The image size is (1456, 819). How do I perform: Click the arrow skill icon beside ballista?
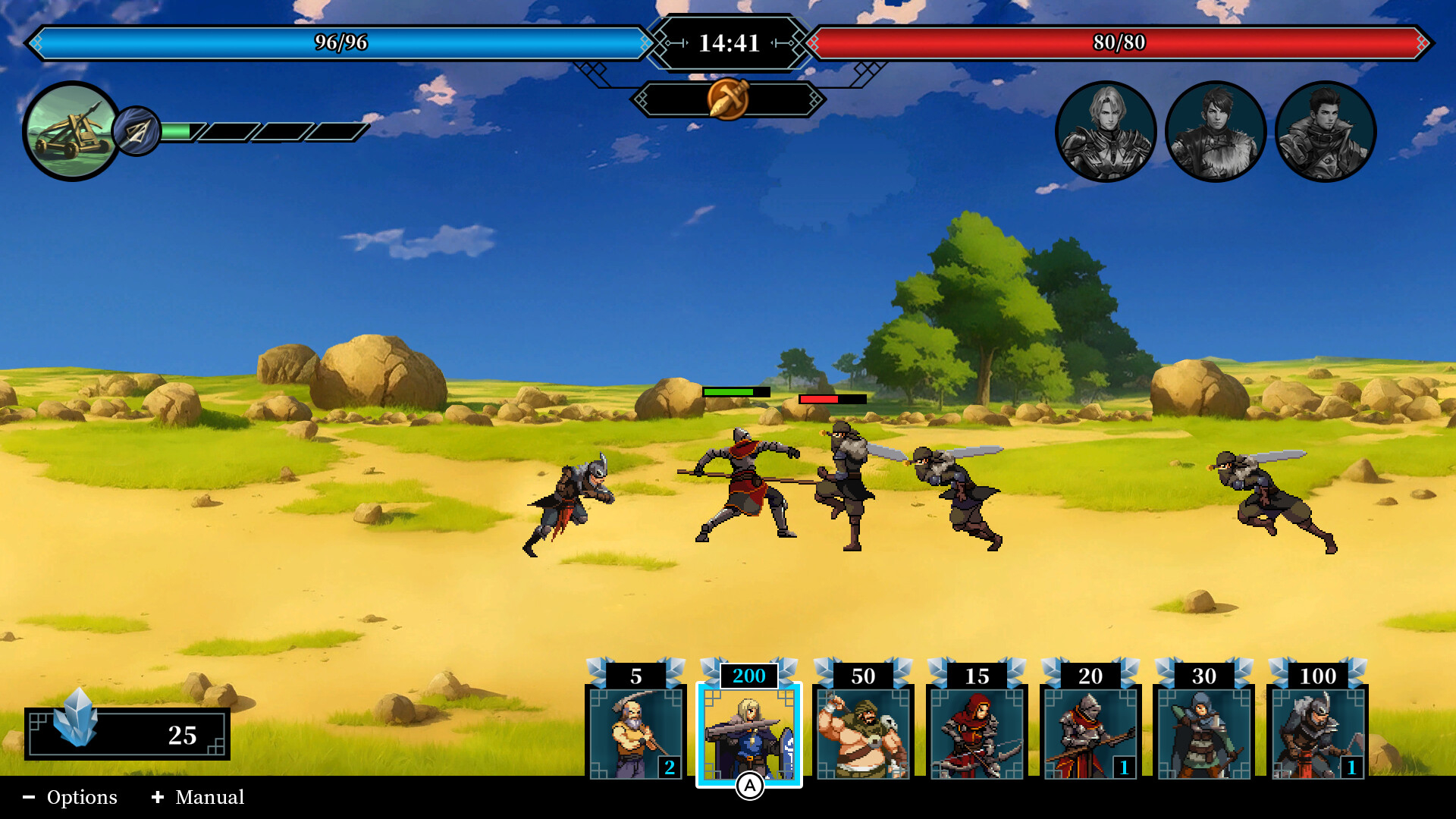tap(137, 132)
